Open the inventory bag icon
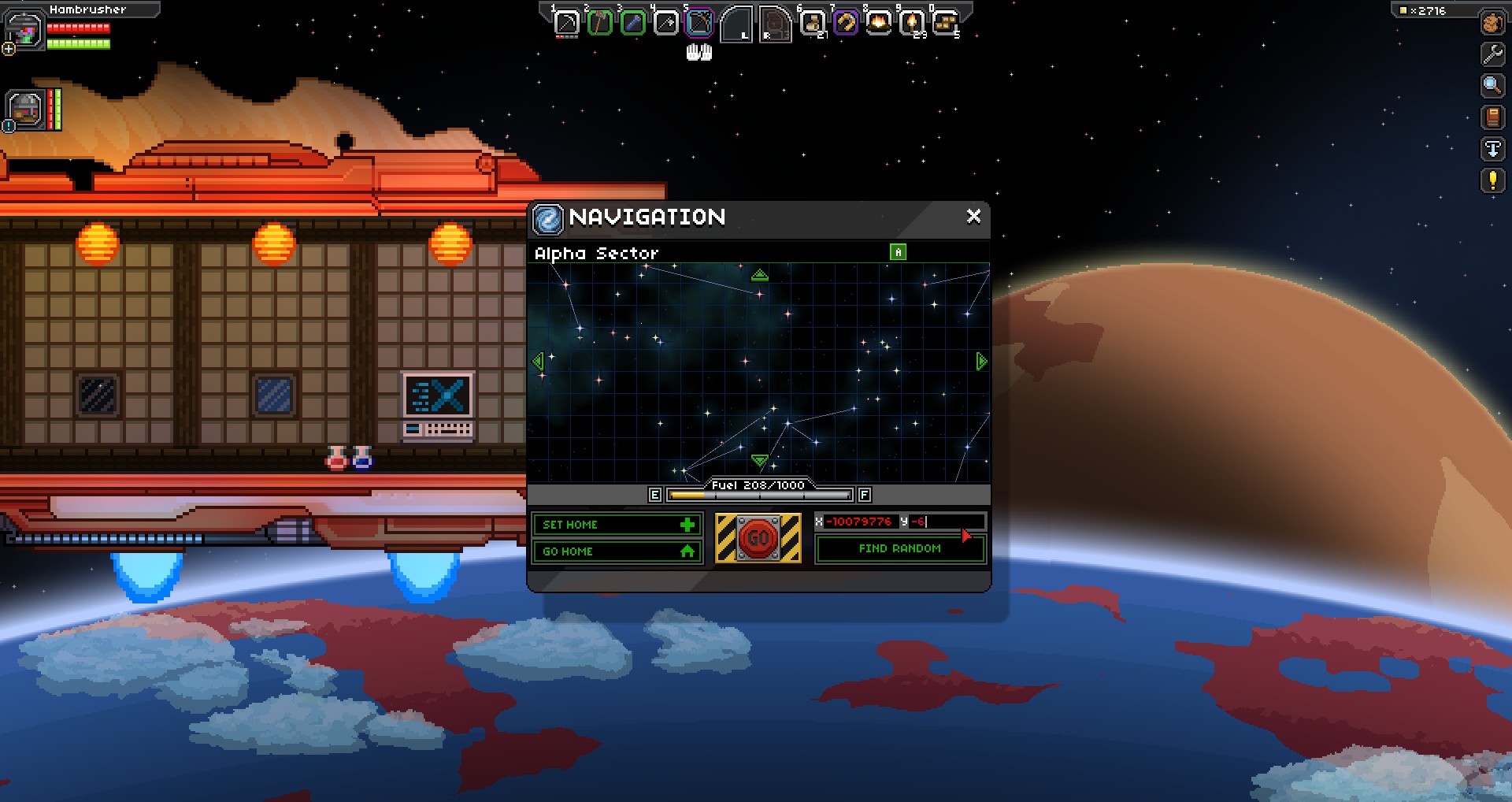The width and height of the screenshot is (1512, 802). [x=1492, y=23]
